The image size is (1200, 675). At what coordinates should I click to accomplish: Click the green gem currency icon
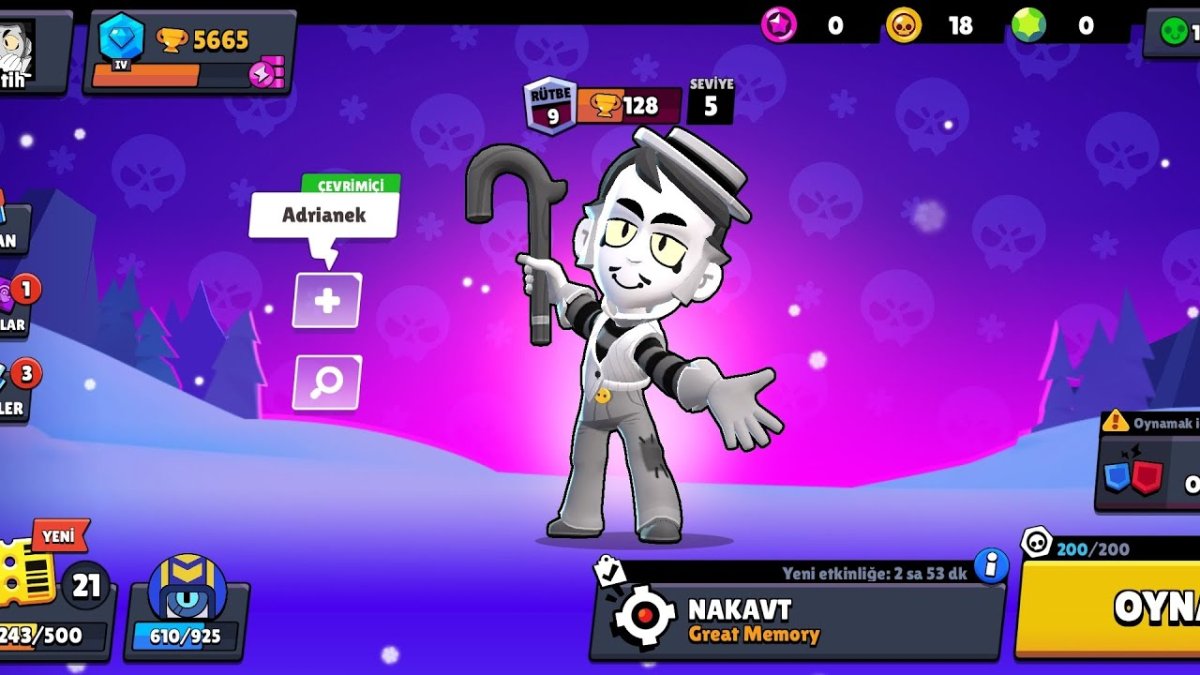1027,26
